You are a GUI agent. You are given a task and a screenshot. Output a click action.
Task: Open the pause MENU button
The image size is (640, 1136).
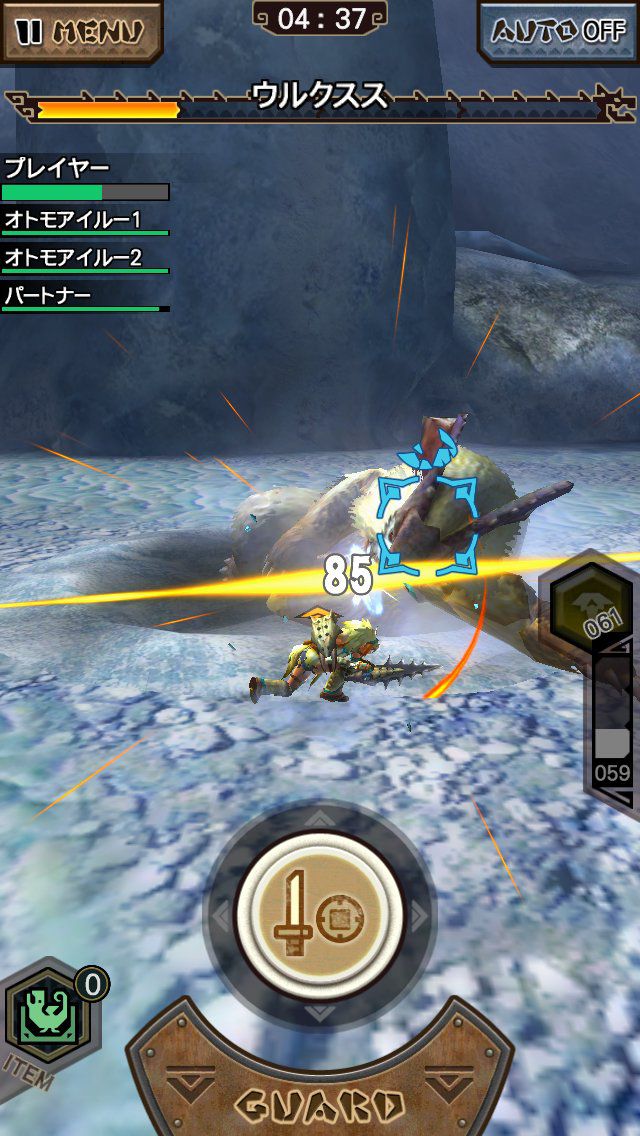(80, 30)
